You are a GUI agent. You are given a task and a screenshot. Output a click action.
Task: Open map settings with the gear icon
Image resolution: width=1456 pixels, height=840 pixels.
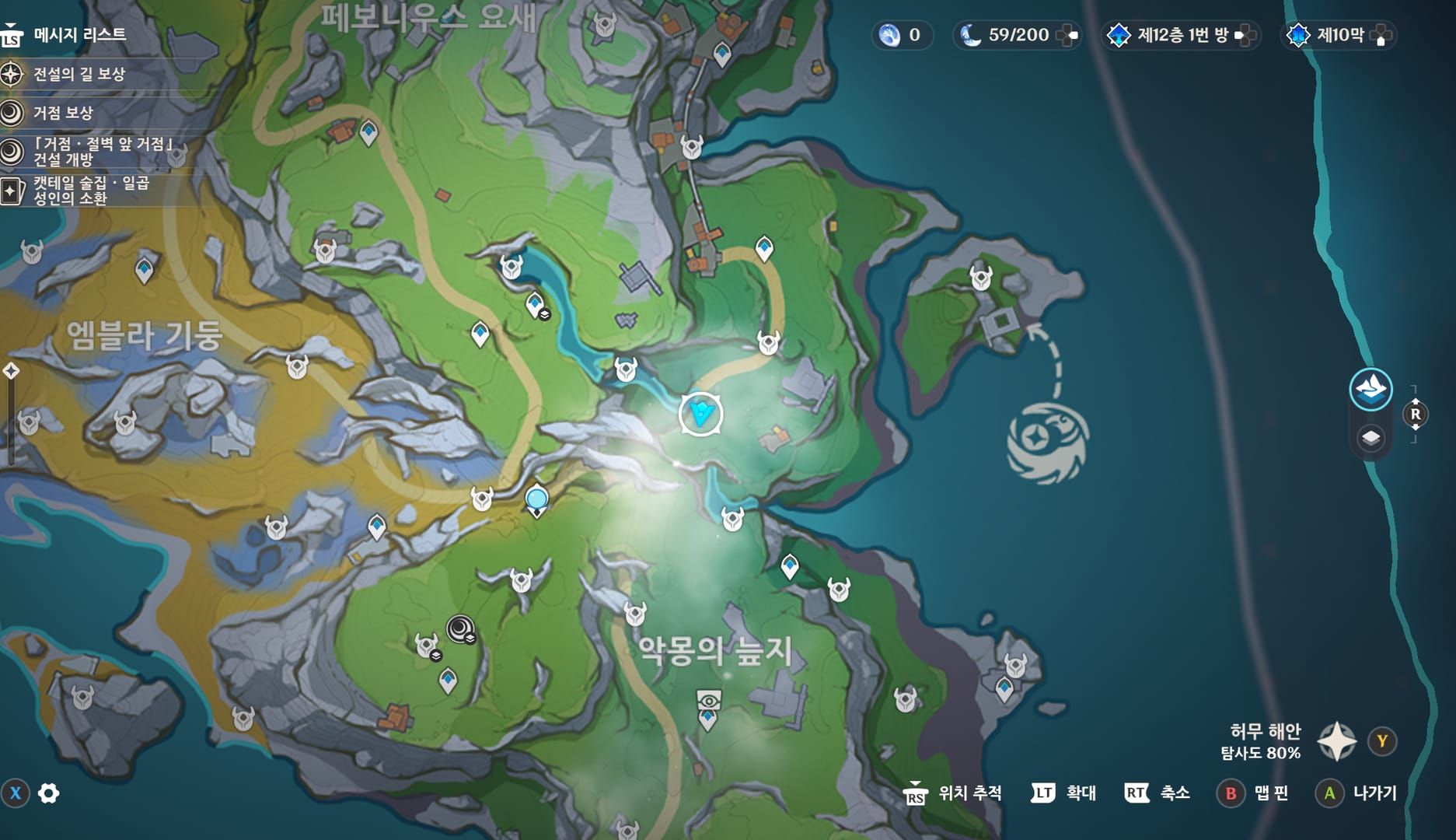(x=49, y=793)
